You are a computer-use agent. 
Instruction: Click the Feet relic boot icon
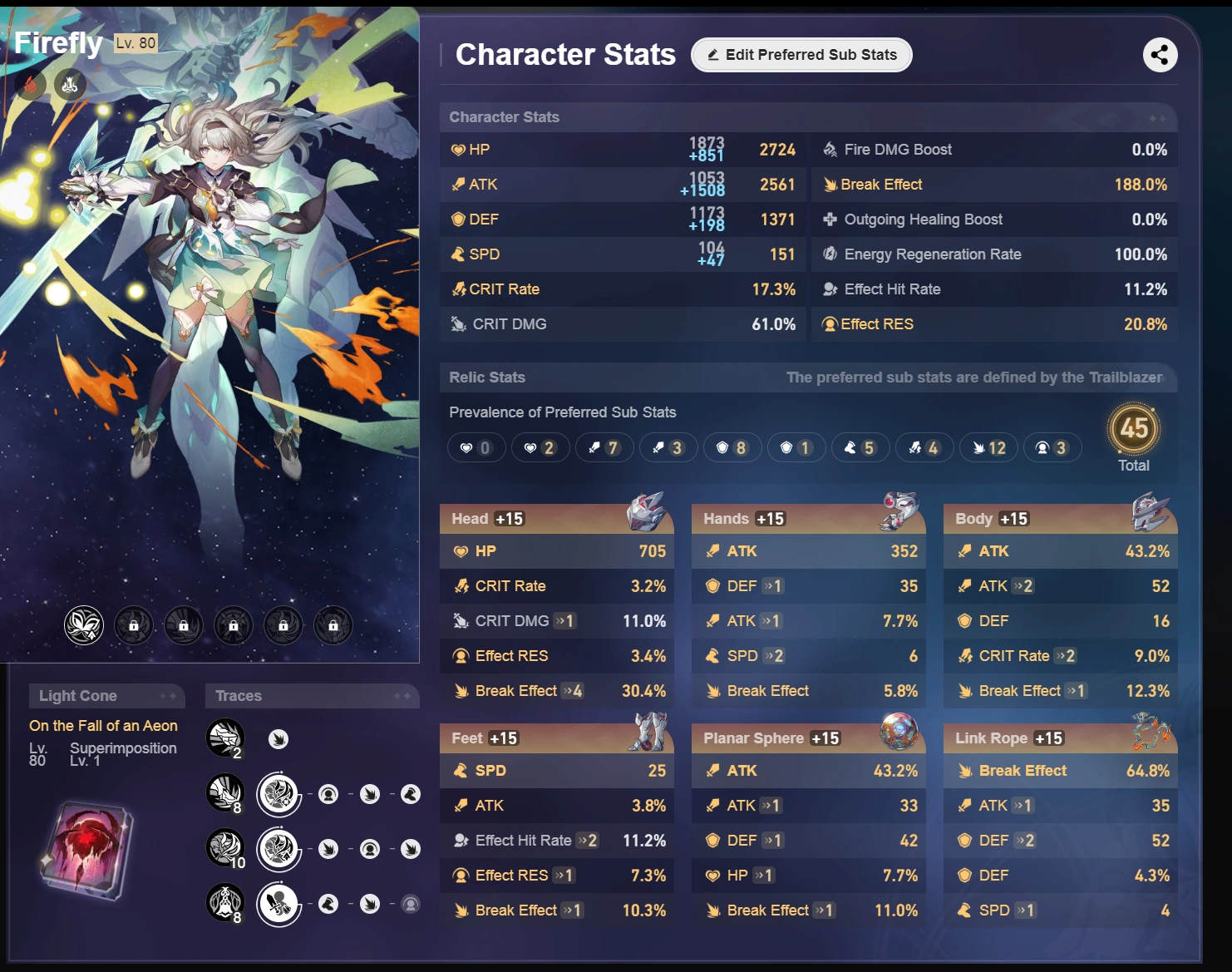point(649,733)
